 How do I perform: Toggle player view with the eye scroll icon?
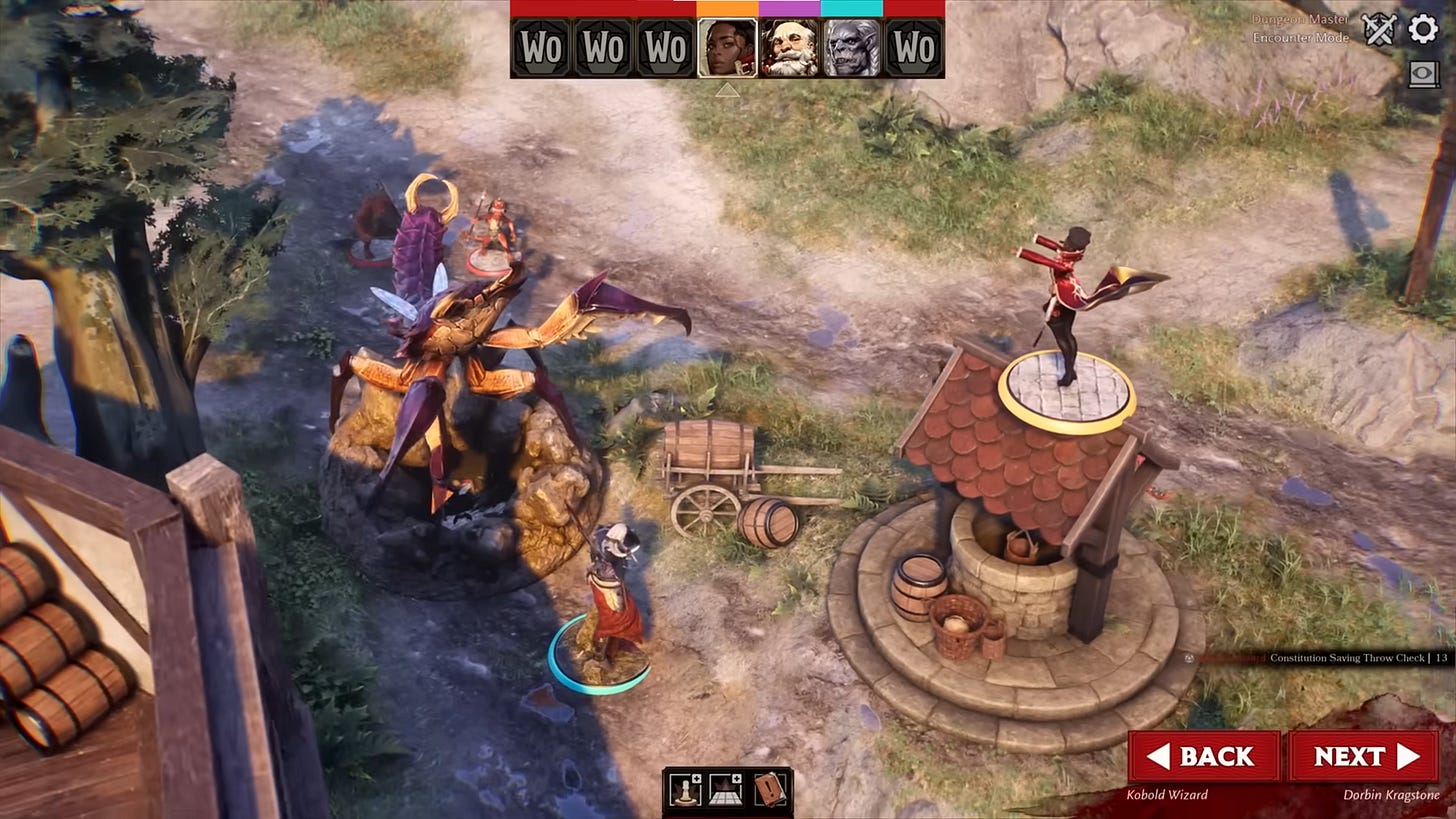click(1426, 75)
